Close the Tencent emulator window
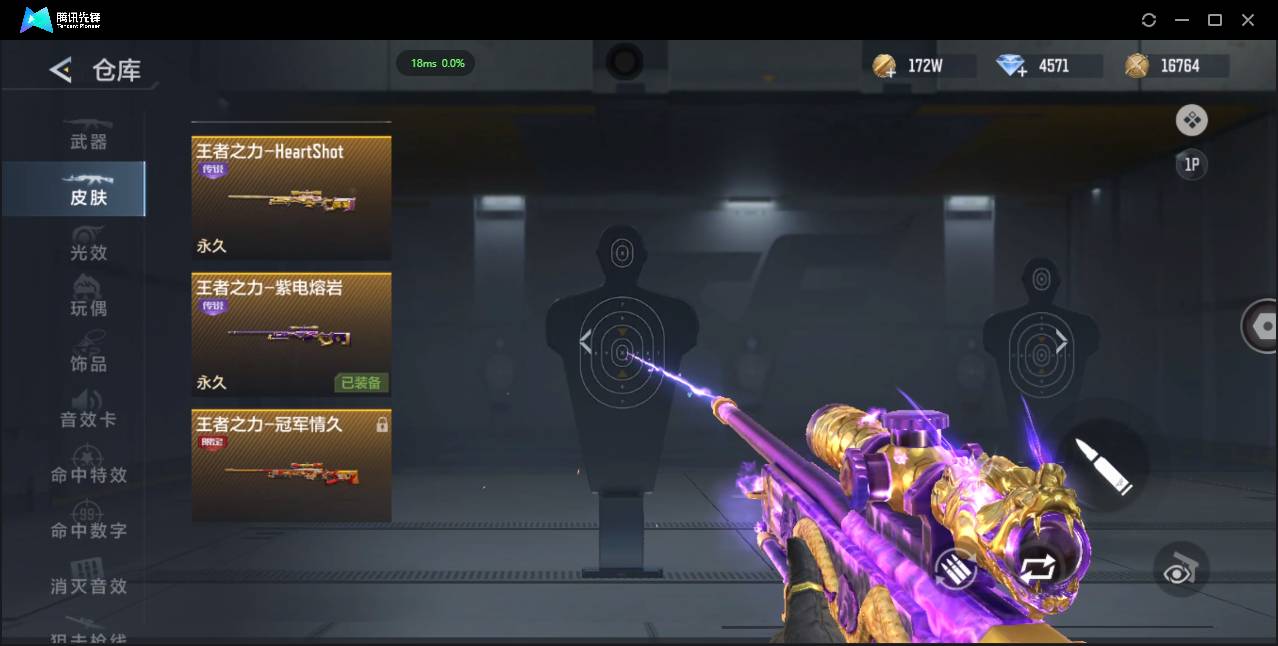The image size is (1278, 646). 1248,20
